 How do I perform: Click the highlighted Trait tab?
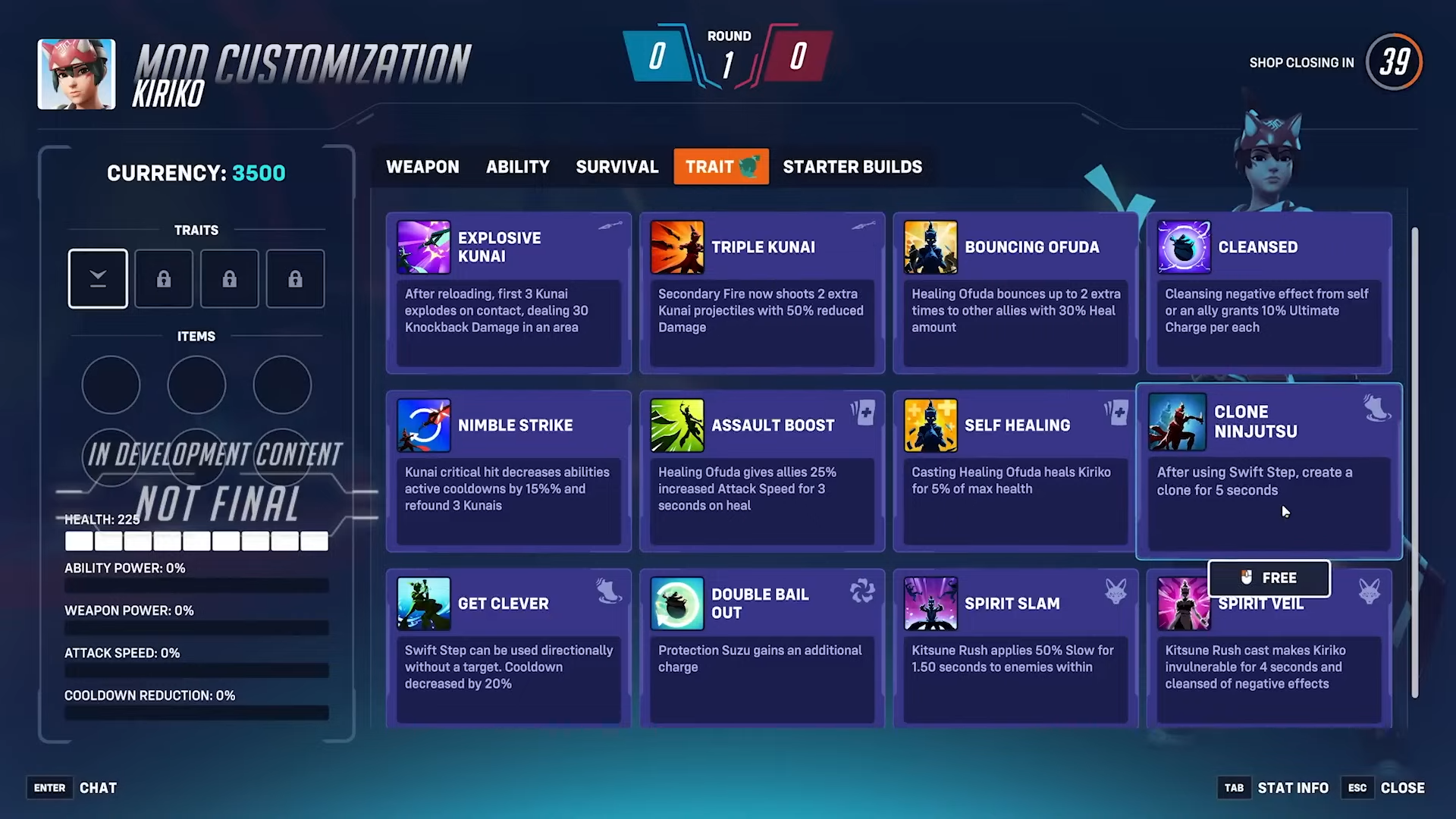coord(720,167)
